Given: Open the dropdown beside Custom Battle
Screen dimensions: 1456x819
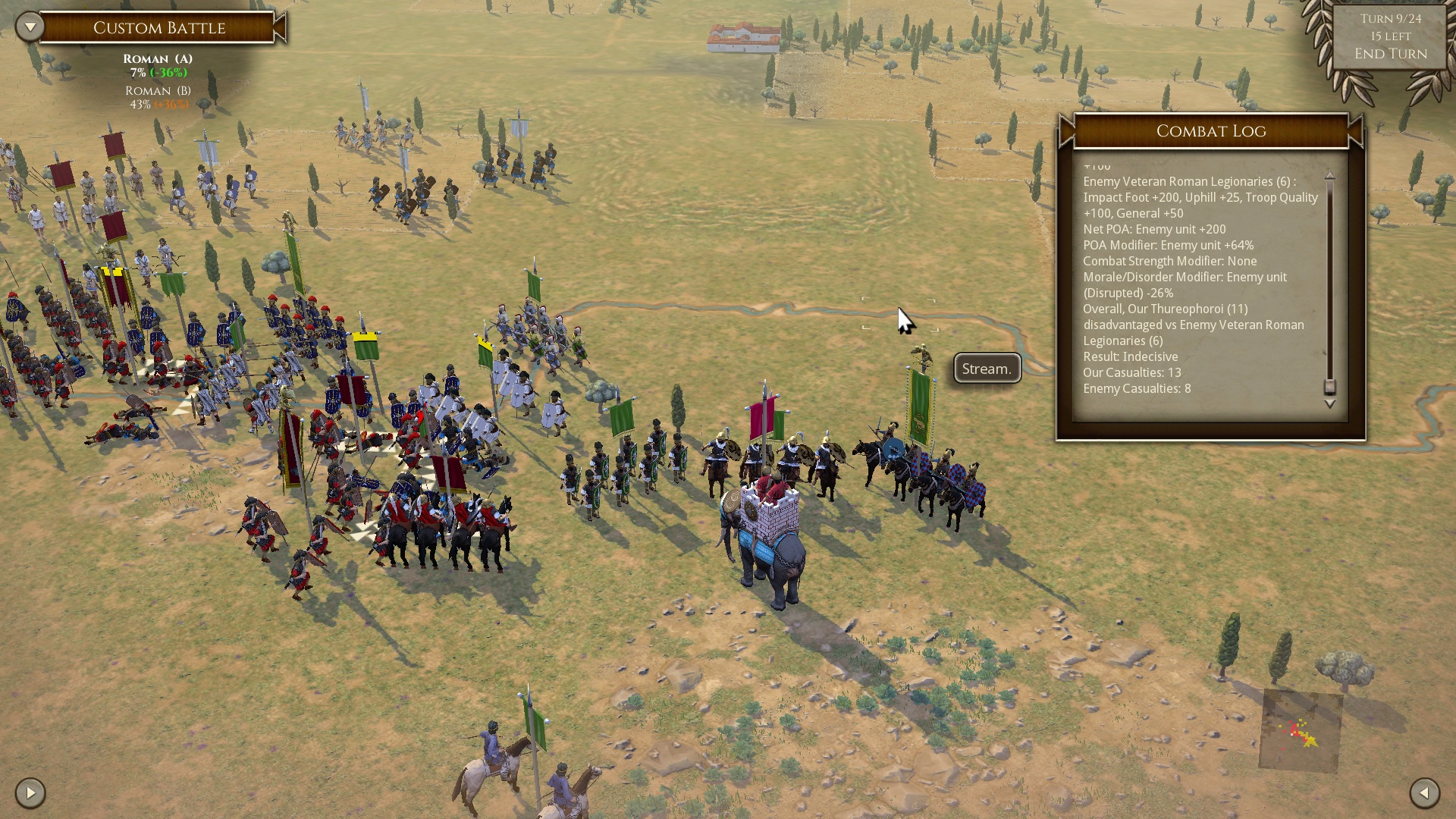Looking at the screenshot, I should click(30, 27).
